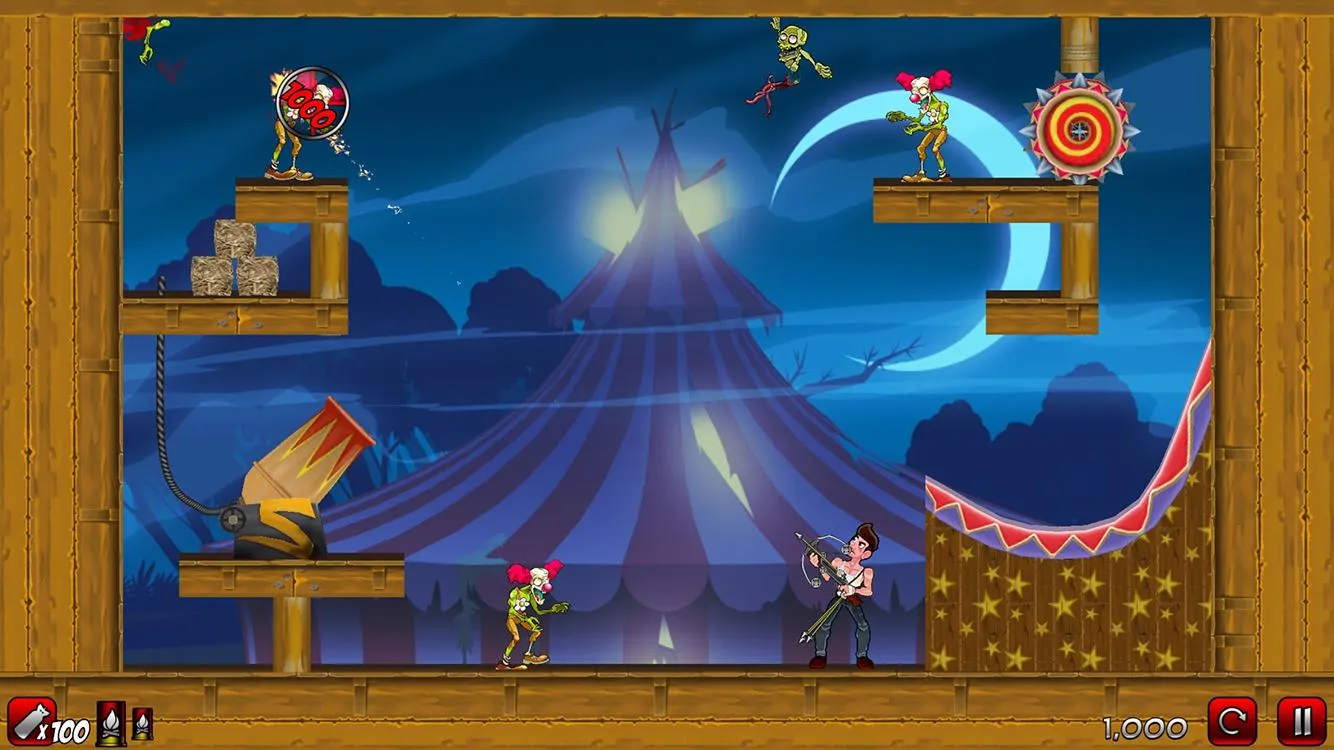Click the spiked bullseye target on the right

click(x=1080, y=128)
